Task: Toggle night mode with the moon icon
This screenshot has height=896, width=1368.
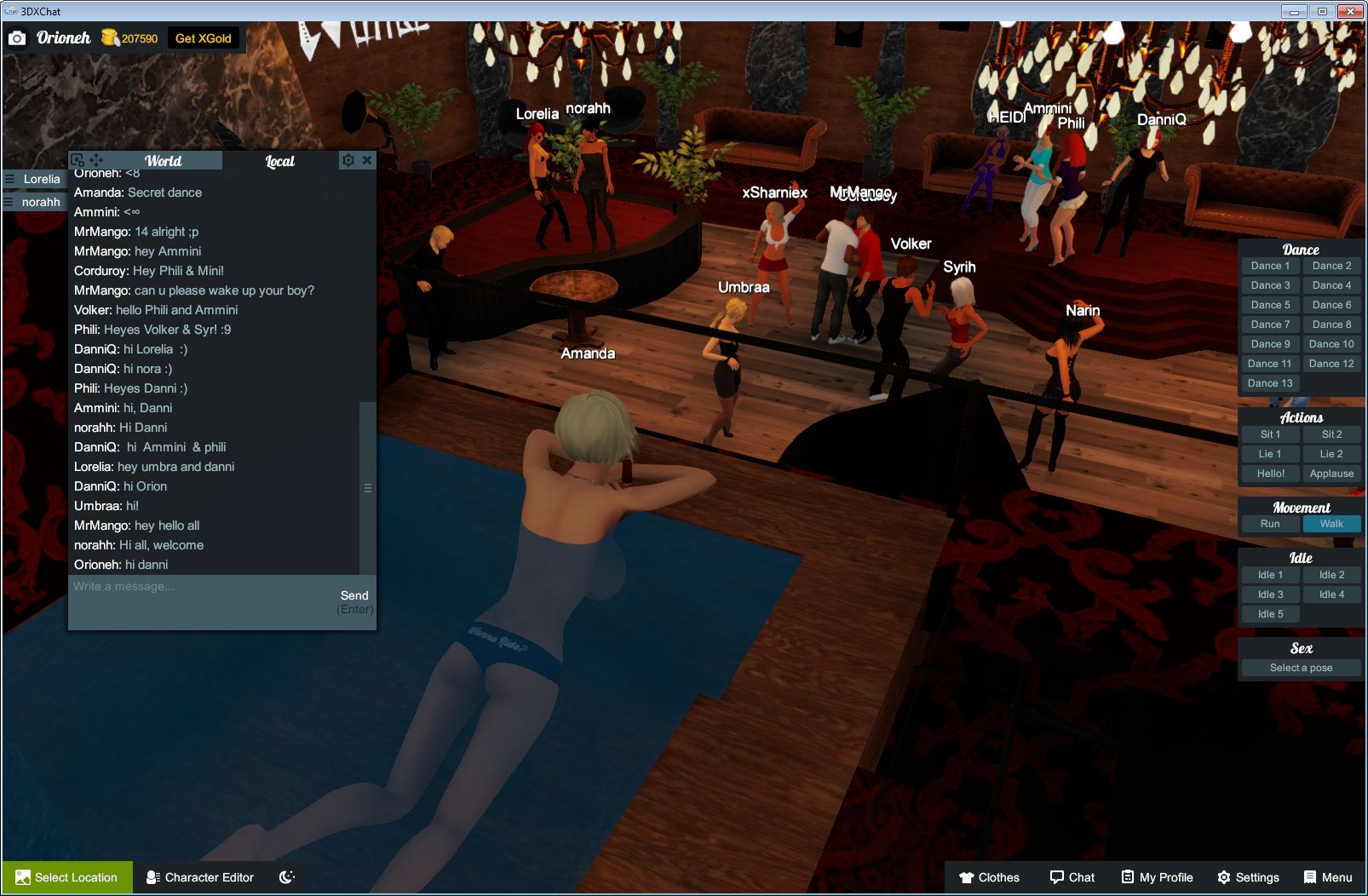Action: pyautogui.click(x=286, y=877)
